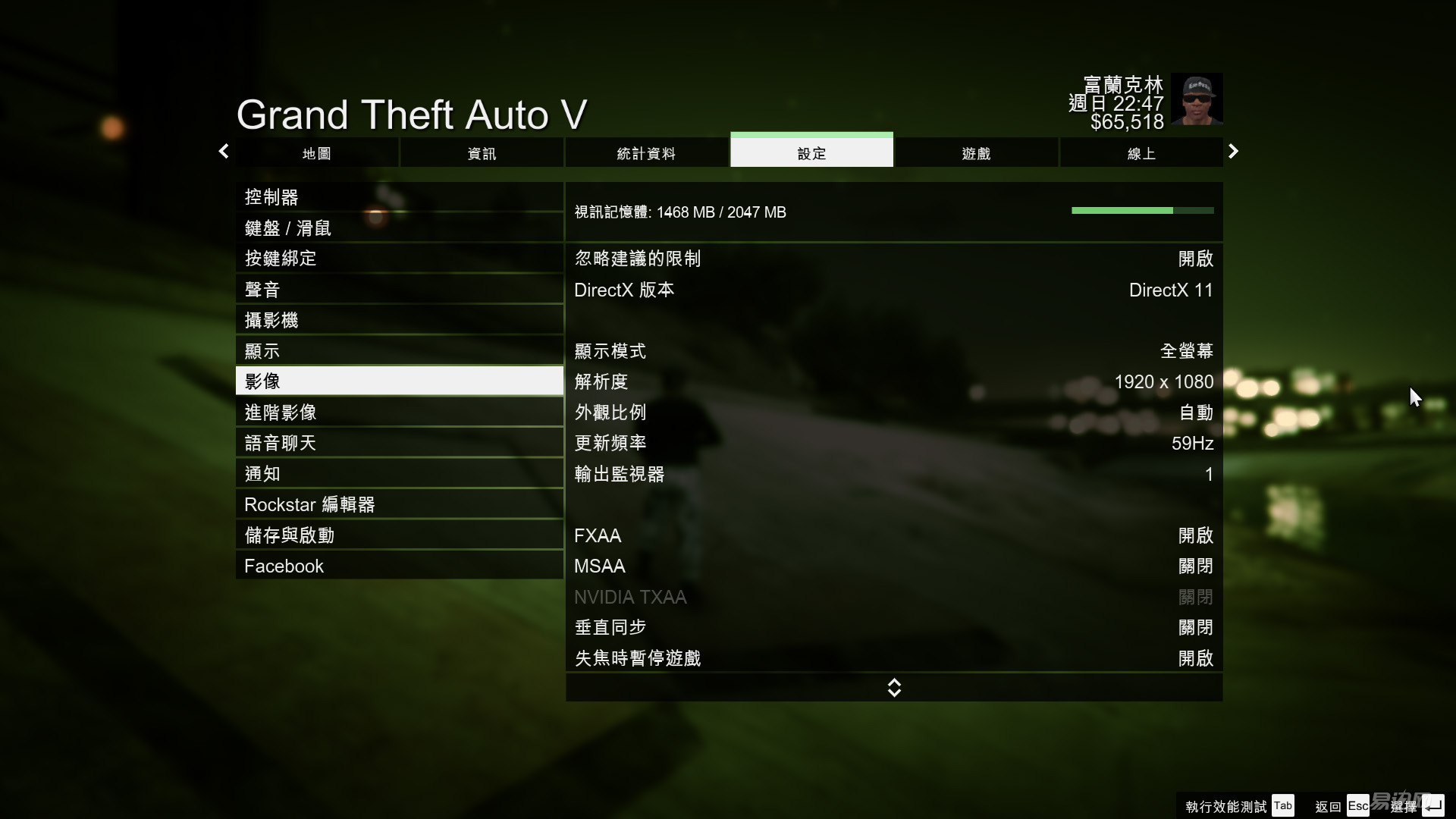Image resolution: width=1456 pixels, height=819 pixels.
Task: Click the right navigation arrow chevron
Action: click(1234, 151)
